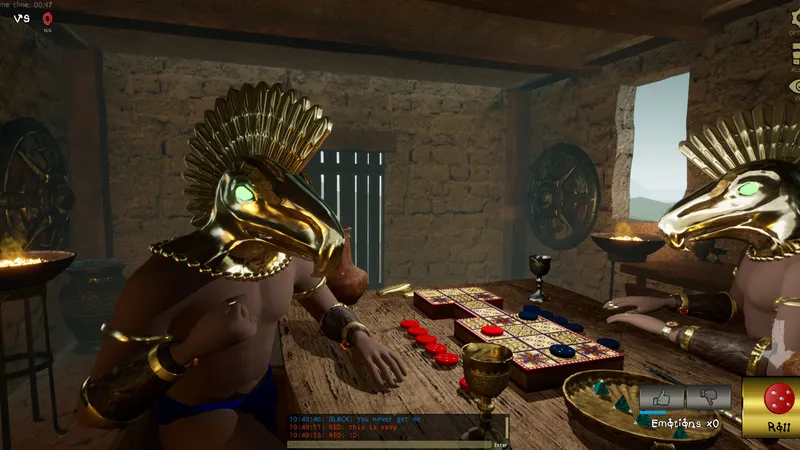800x450 pixels.
Task: Click the chat Enter send button
Action: click(500, 444)
